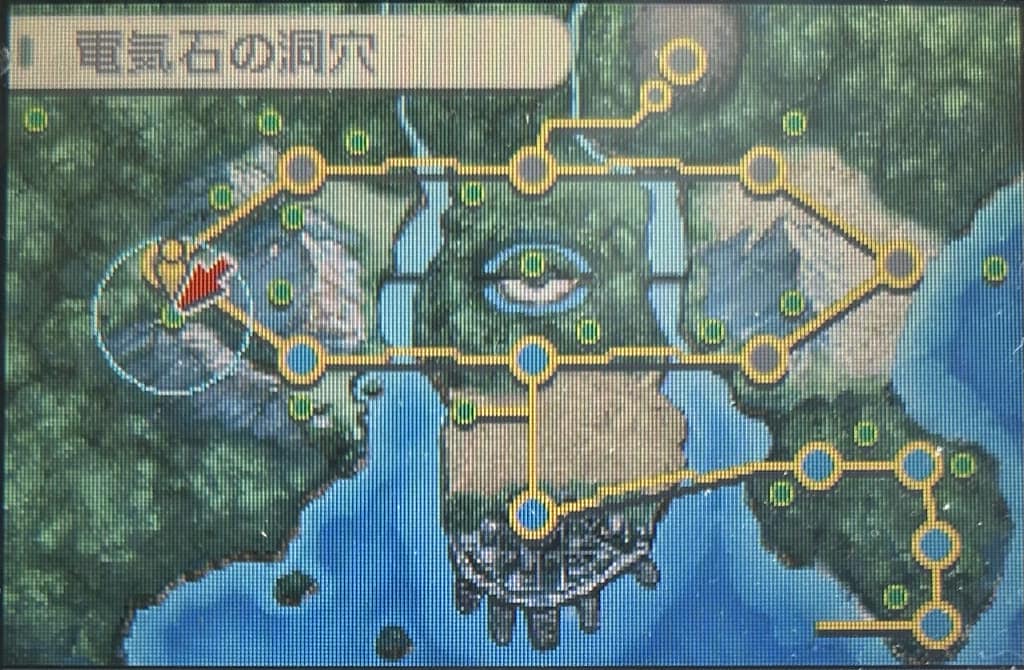Select the Nacrene City blue marker
Image resolution: width=1024 pixels, height=670 pixels.
coord(818,465)
